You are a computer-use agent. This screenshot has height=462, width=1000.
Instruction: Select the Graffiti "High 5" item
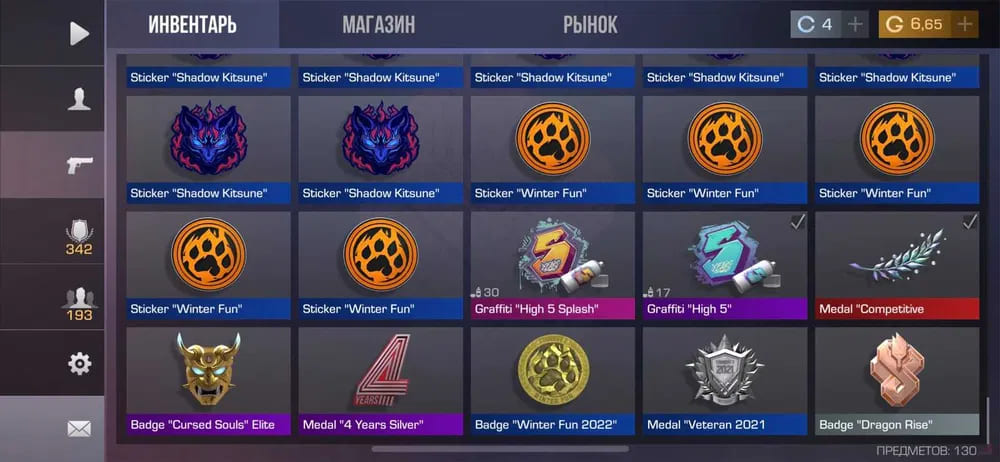tap(725, 265)
